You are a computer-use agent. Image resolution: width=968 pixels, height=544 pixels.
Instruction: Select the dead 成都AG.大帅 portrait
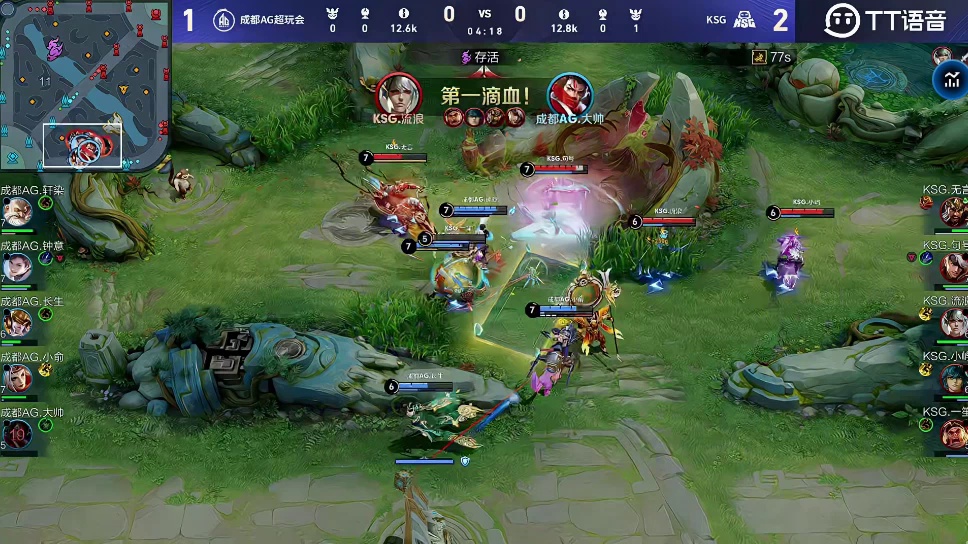click(x=17, y=433)
